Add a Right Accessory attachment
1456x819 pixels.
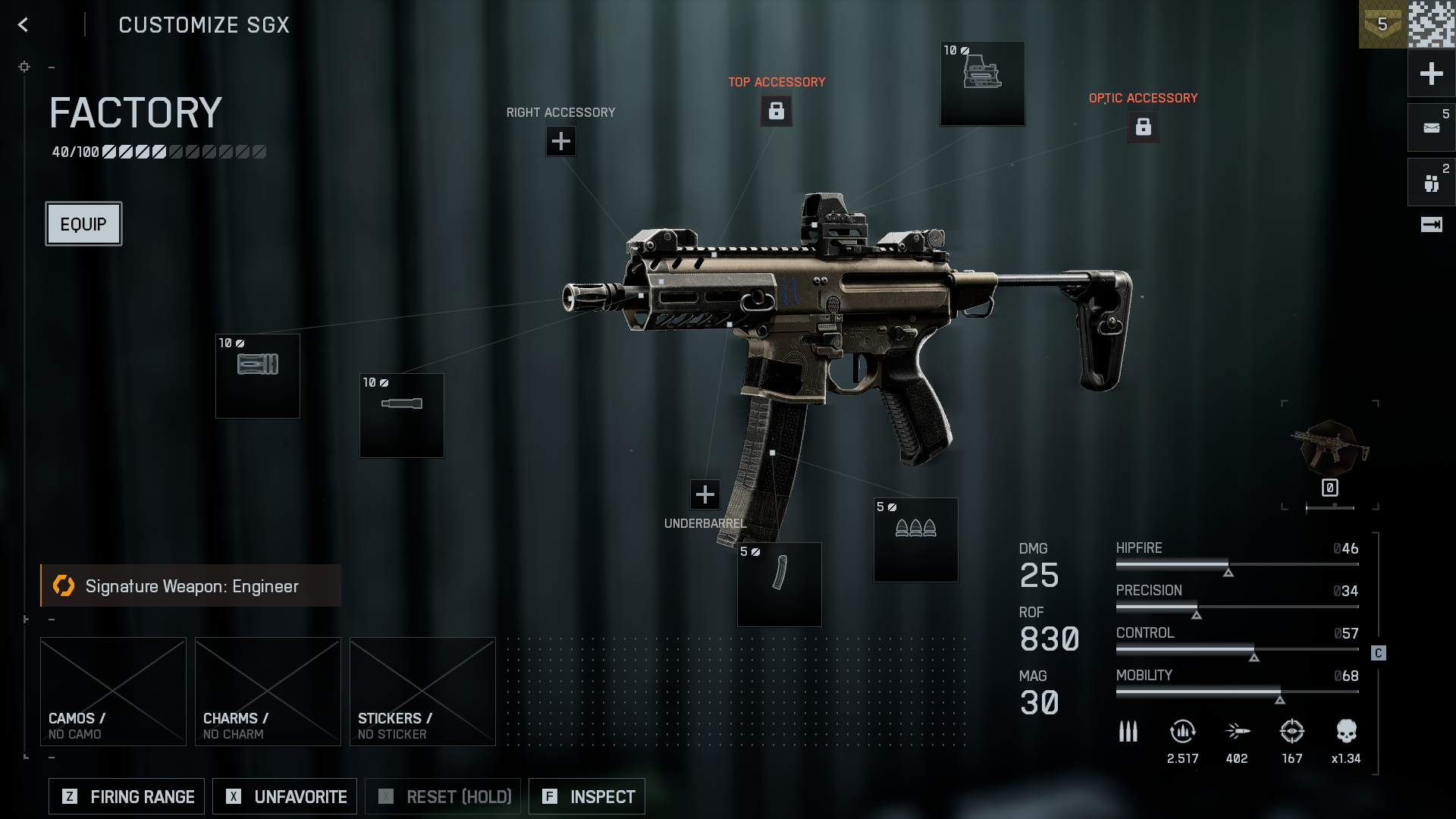561,141
